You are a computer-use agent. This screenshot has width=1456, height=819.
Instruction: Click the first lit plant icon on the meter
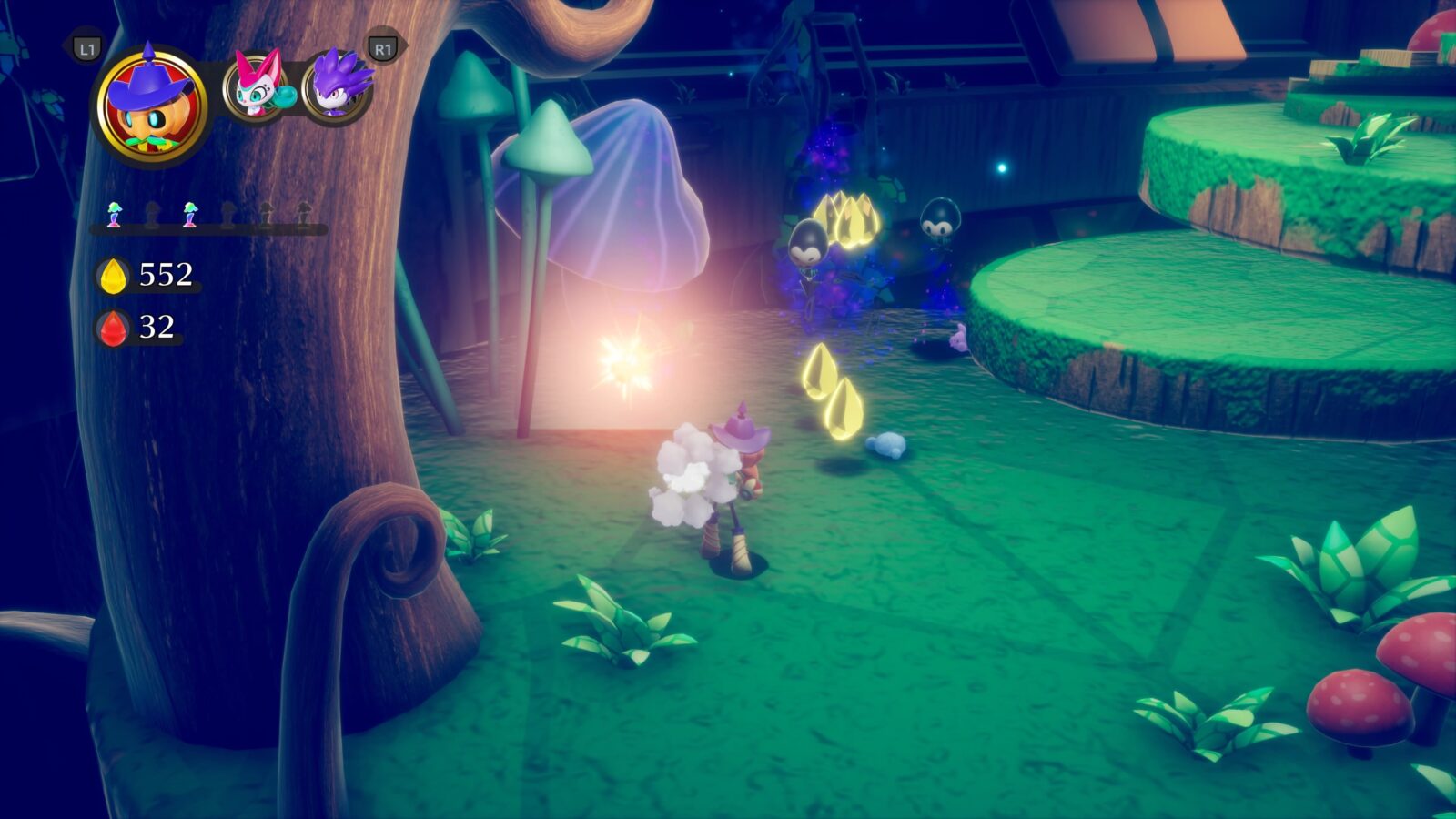point(115,213)
